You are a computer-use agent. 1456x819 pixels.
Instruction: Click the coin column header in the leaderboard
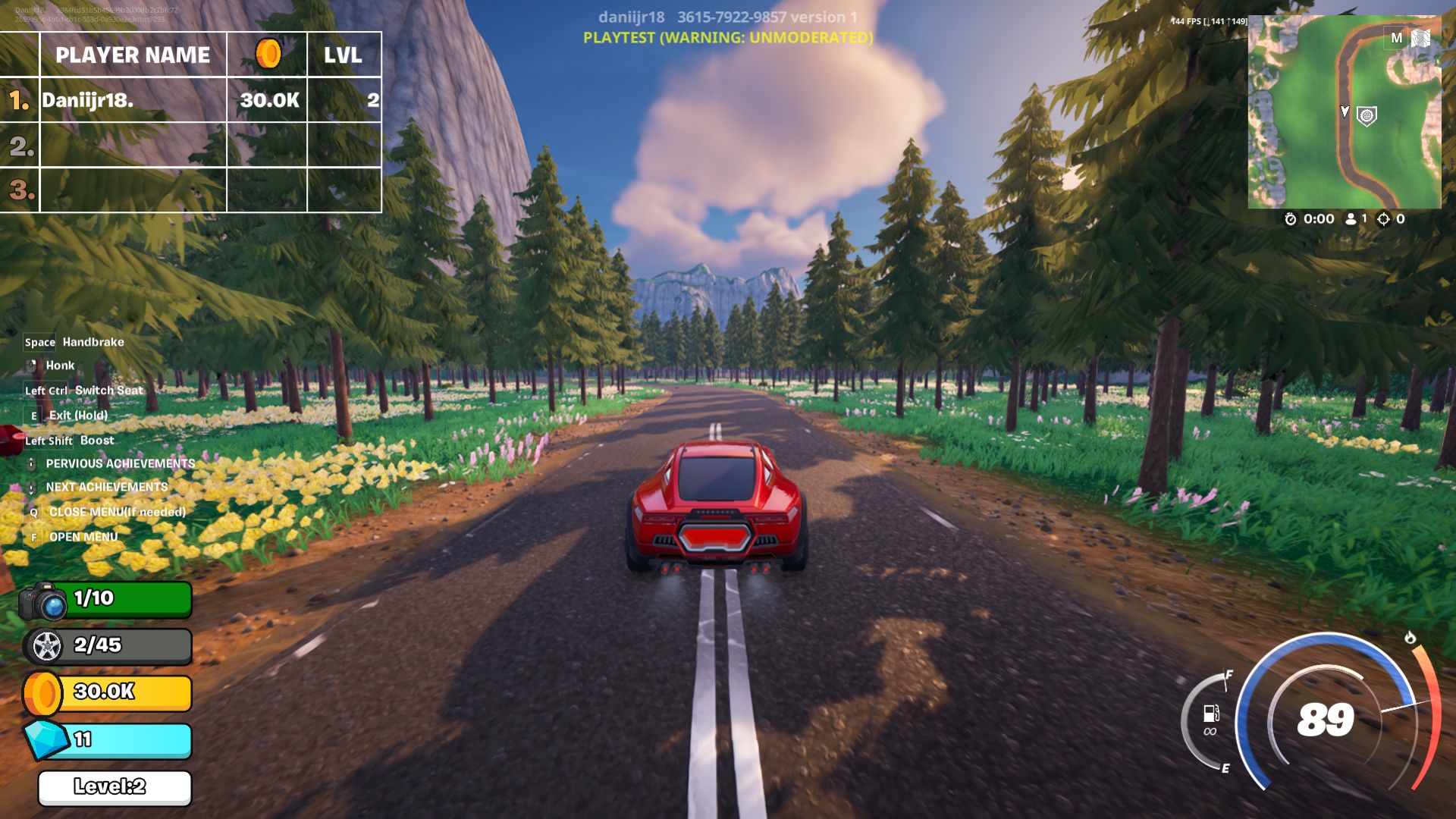click(x=267, y=55)
